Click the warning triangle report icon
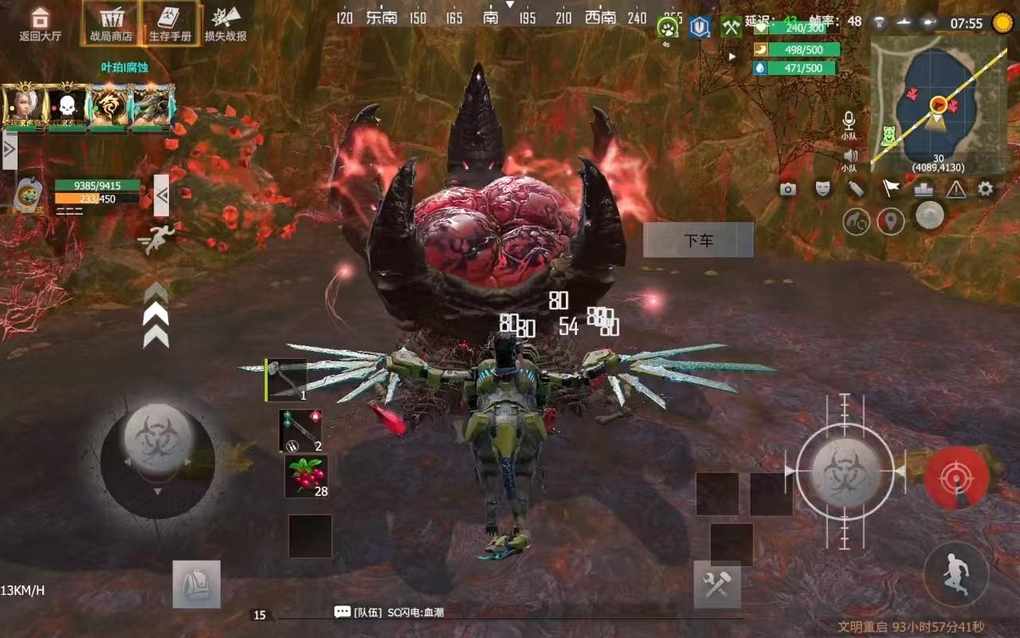Viewport: 1020px width, 638px height. coord(955,189)
